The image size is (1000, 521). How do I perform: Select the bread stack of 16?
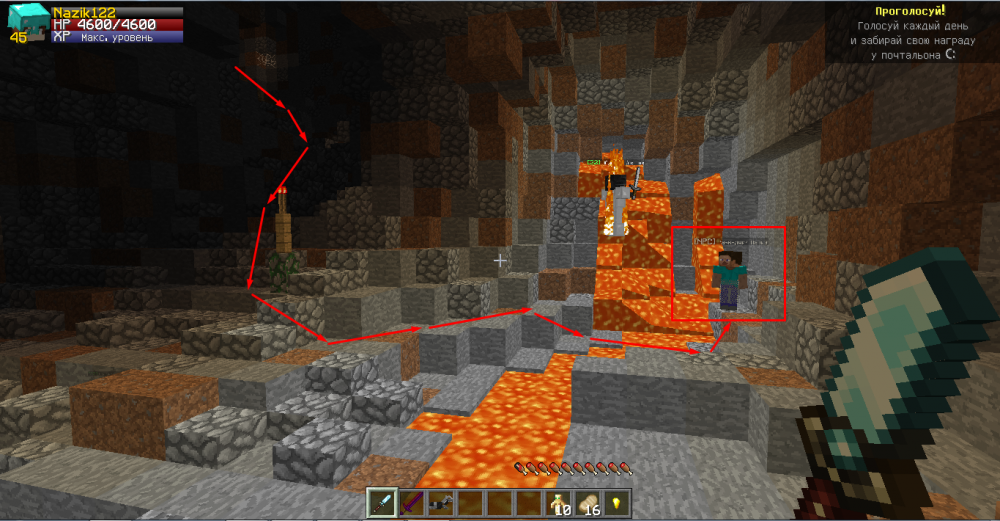click(587, 503)
